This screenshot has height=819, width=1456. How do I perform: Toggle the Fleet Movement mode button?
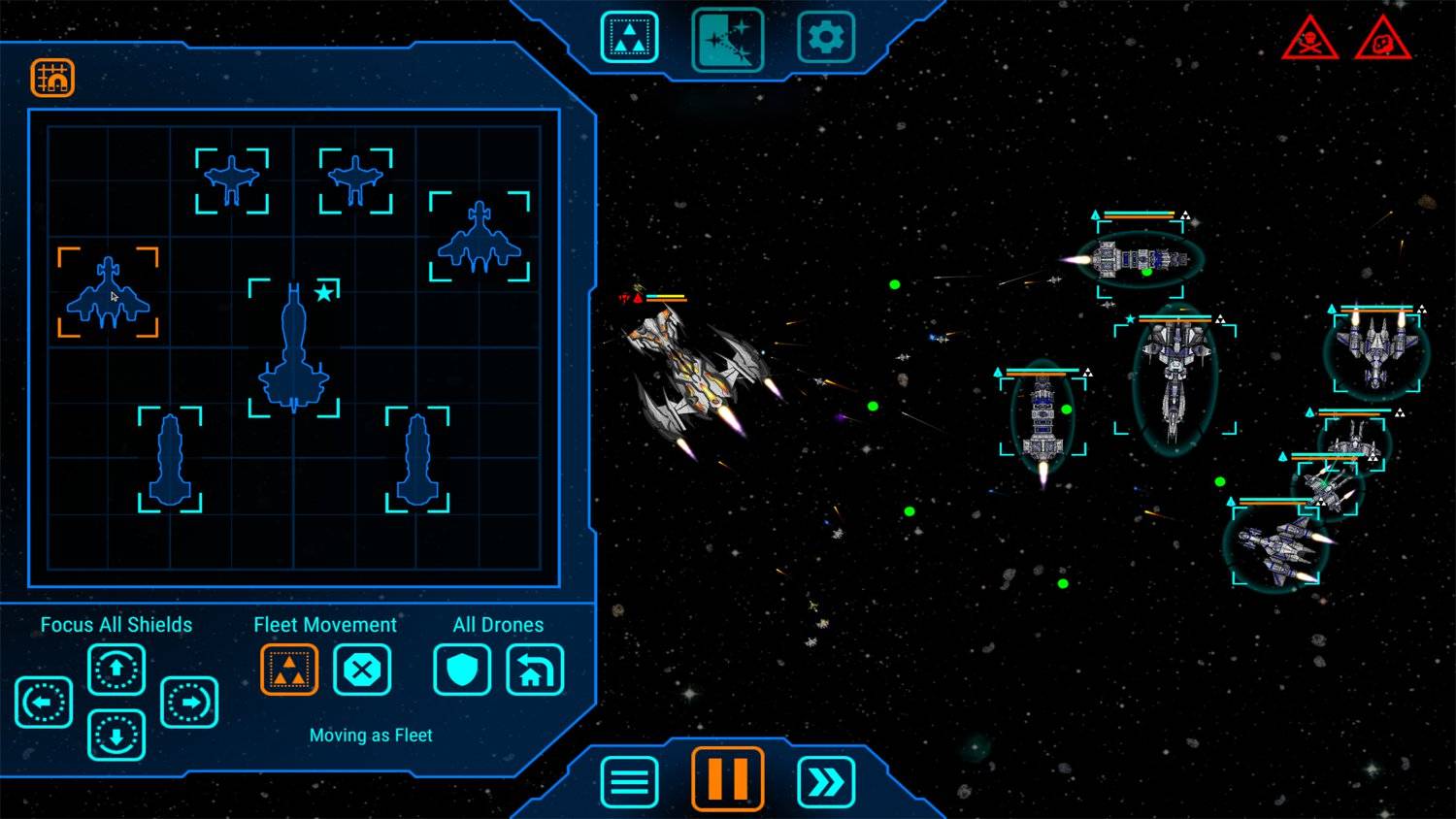pyautogui.click(x=288, y=670)
